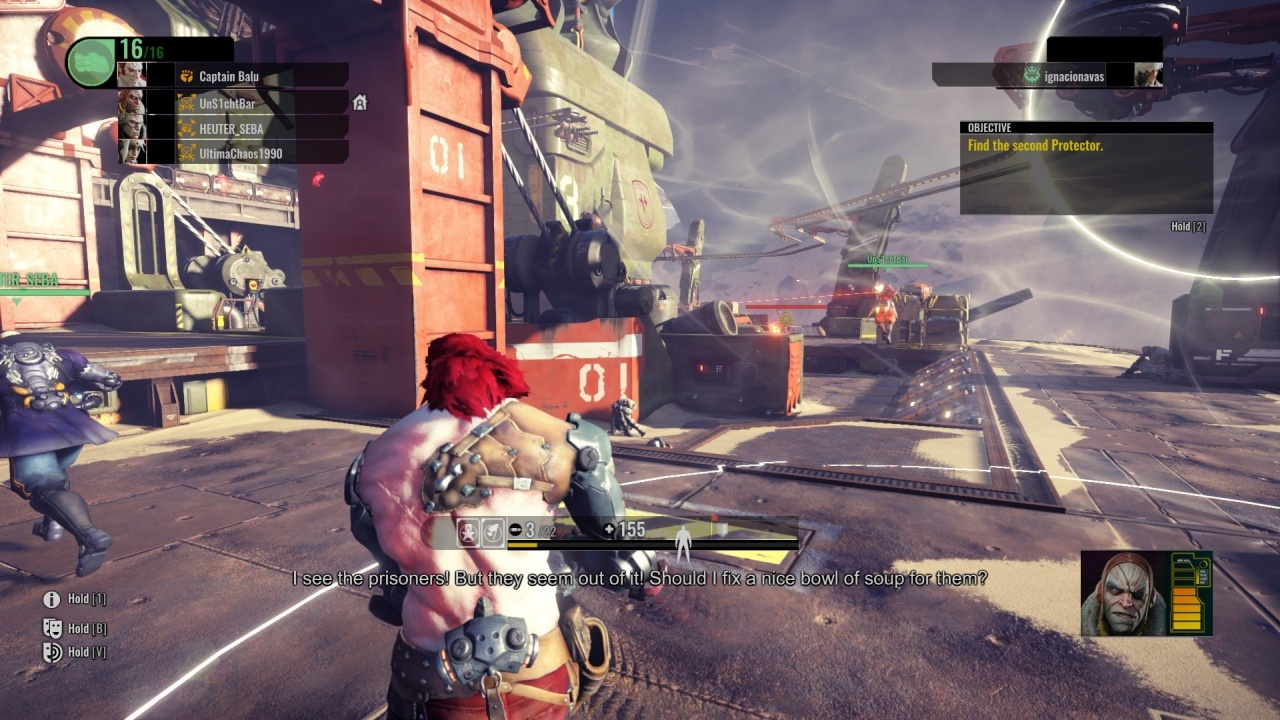This screenshot has height=720, width=1280.
Task: Open the info icon
Action: [x=51, y=599]
